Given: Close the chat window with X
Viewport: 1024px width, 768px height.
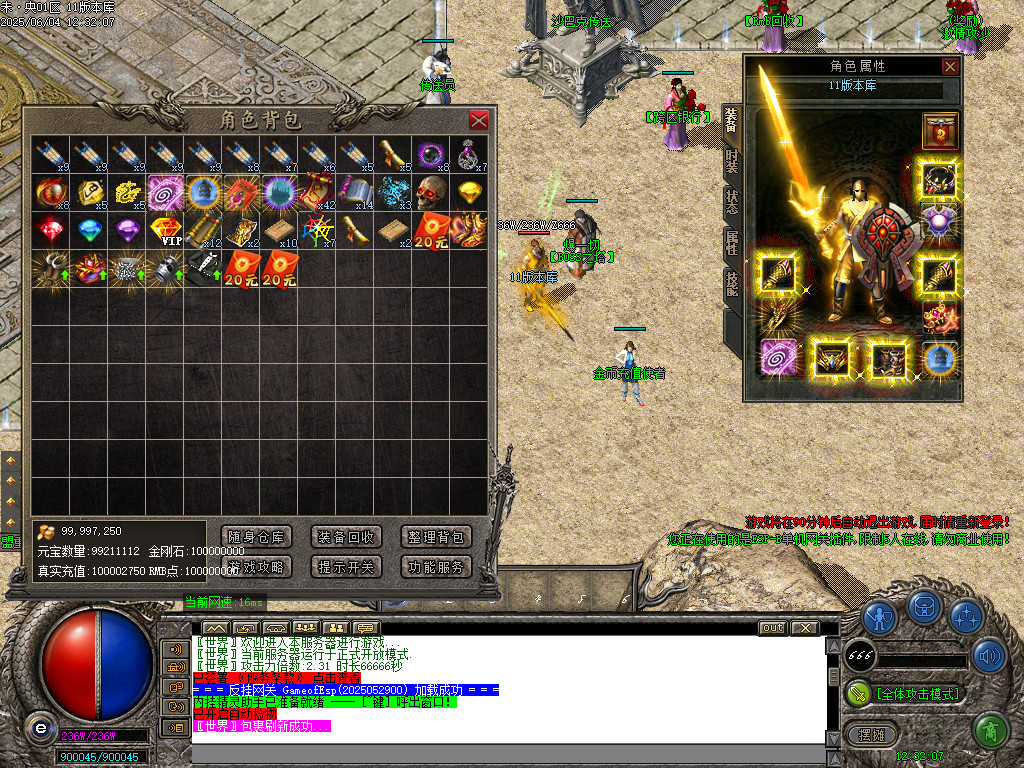Looking at the screenshot, I should [x=804, y=628].
